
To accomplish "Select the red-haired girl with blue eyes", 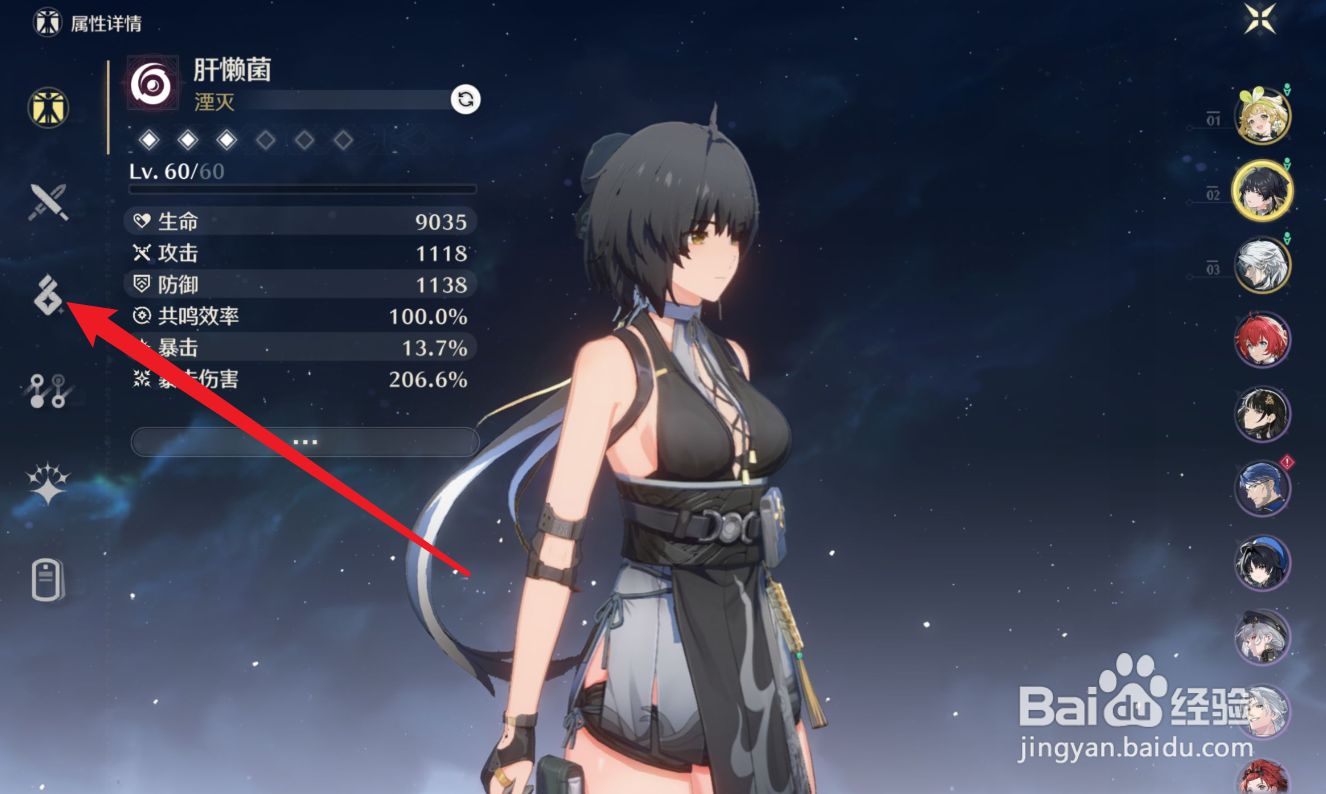I will click(1262, 341).
